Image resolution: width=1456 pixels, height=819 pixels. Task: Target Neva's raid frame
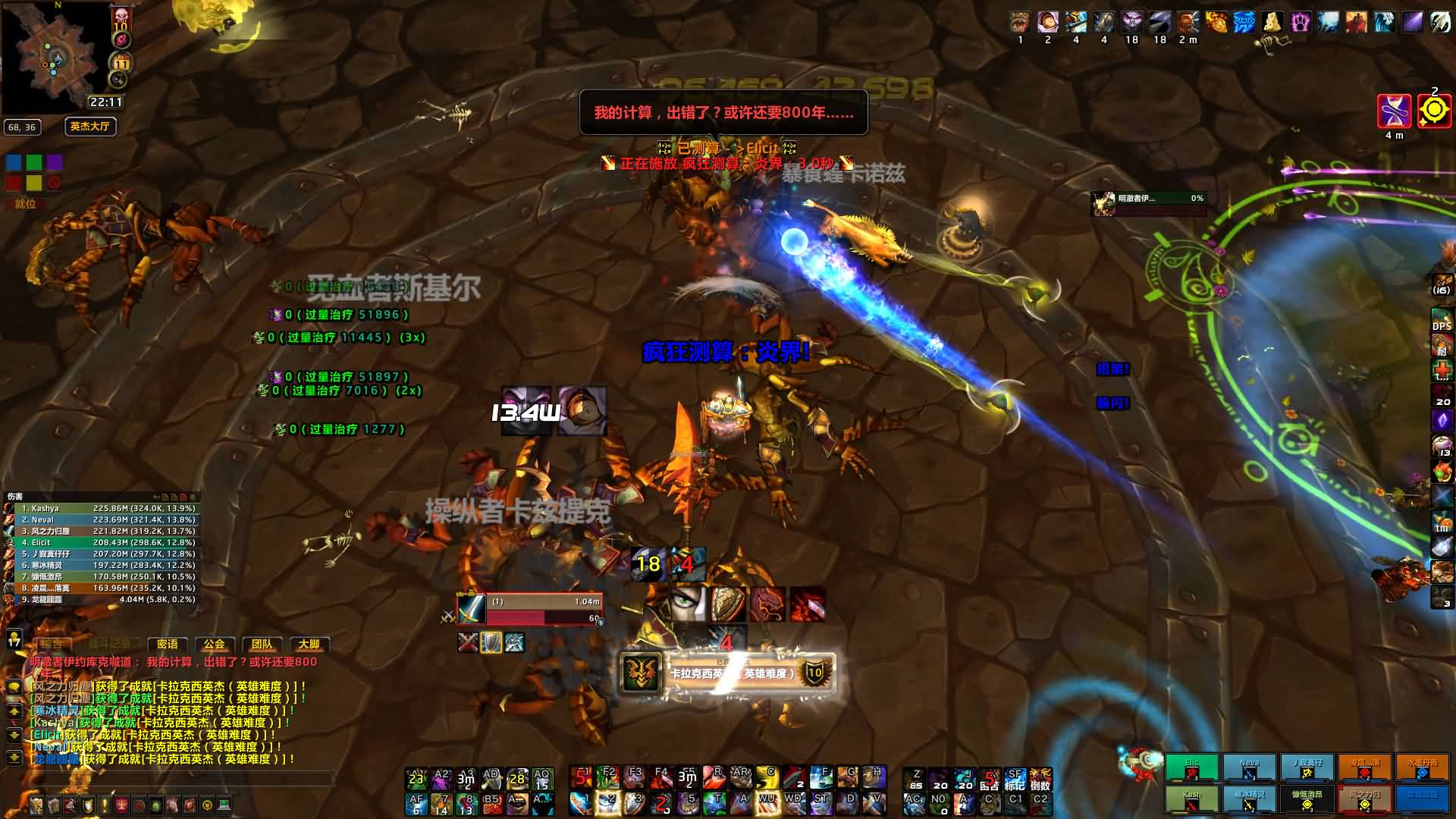pyautogui.click(x=1249, y=767)
